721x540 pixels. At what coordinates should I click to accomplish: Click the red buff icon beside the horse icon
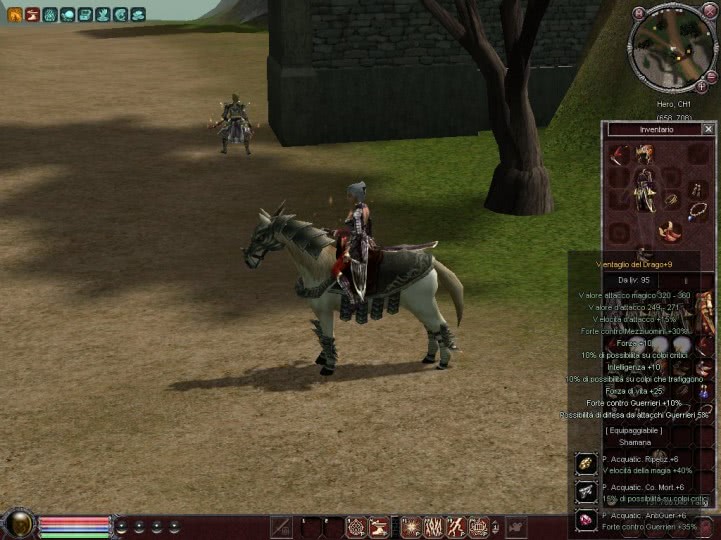click(32, 14)
